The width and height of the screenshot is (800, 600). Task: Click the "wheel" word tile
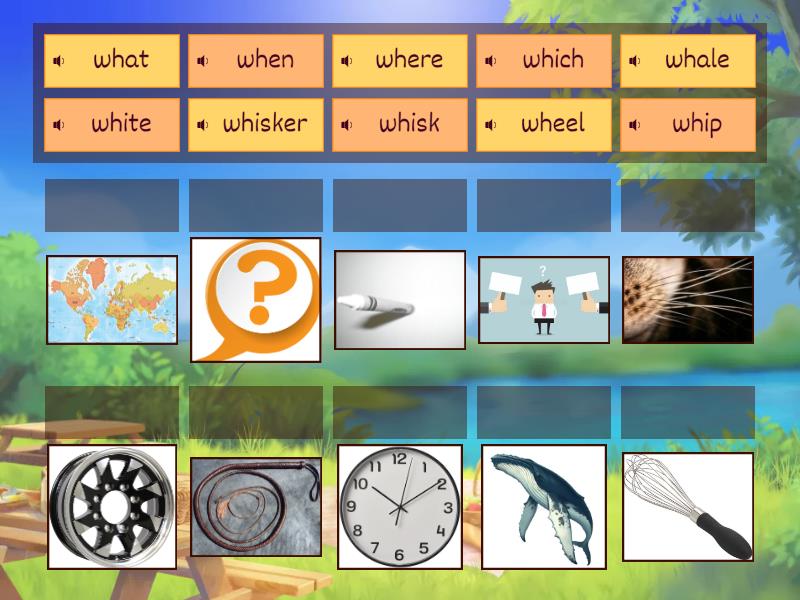point(552,124)
